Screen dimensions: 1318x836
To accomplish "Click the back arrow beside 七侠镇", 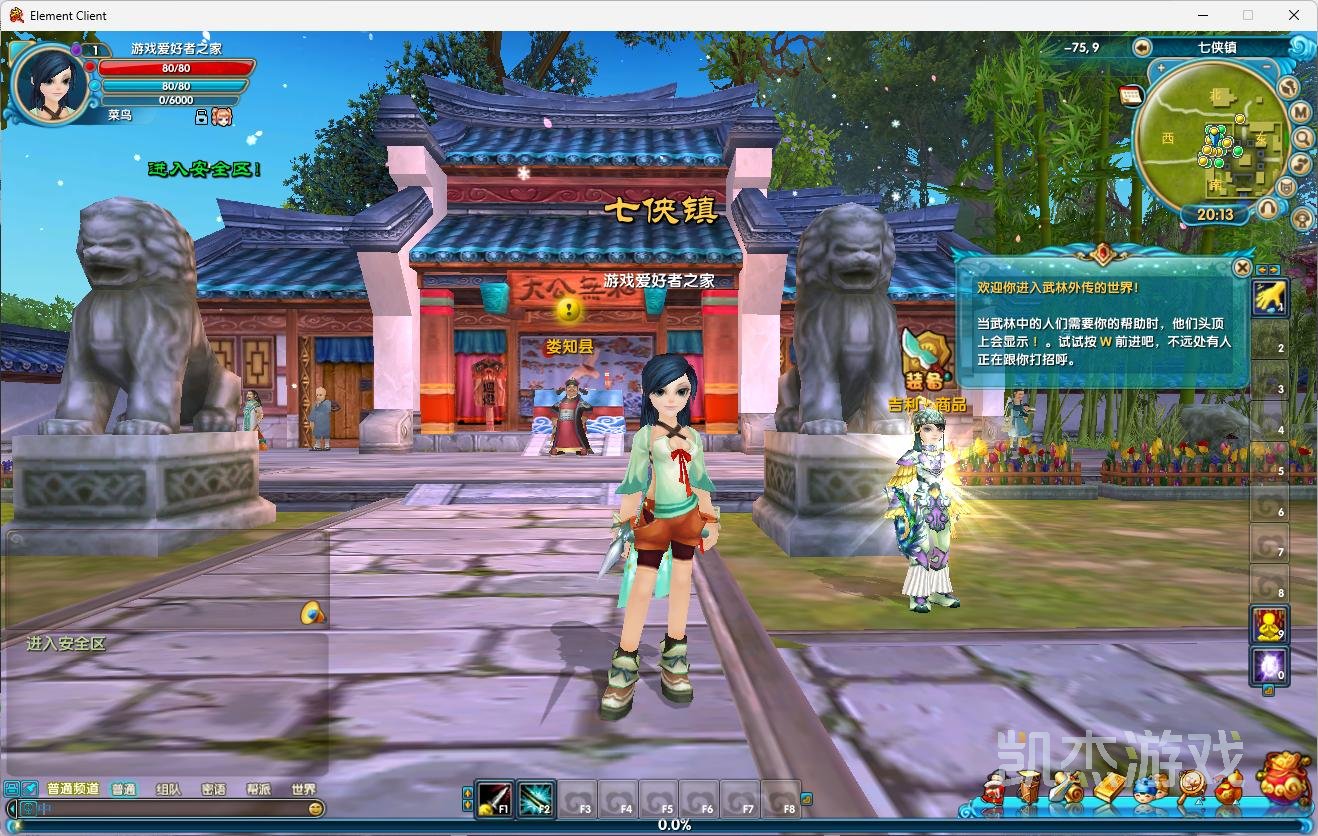I will point(1142,47).
